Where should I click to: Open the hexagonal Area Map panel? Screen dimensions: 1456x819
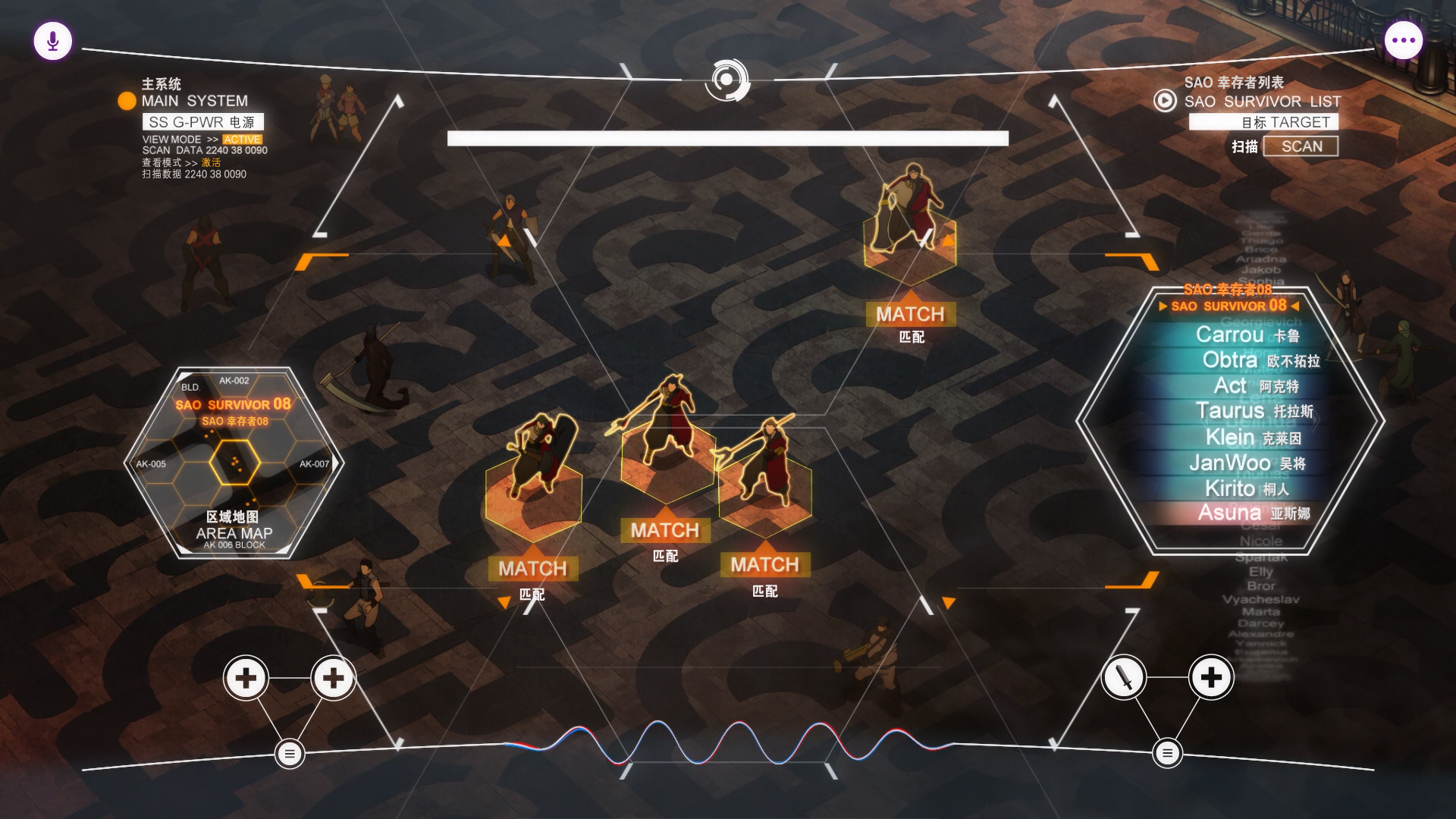point(234,463)
